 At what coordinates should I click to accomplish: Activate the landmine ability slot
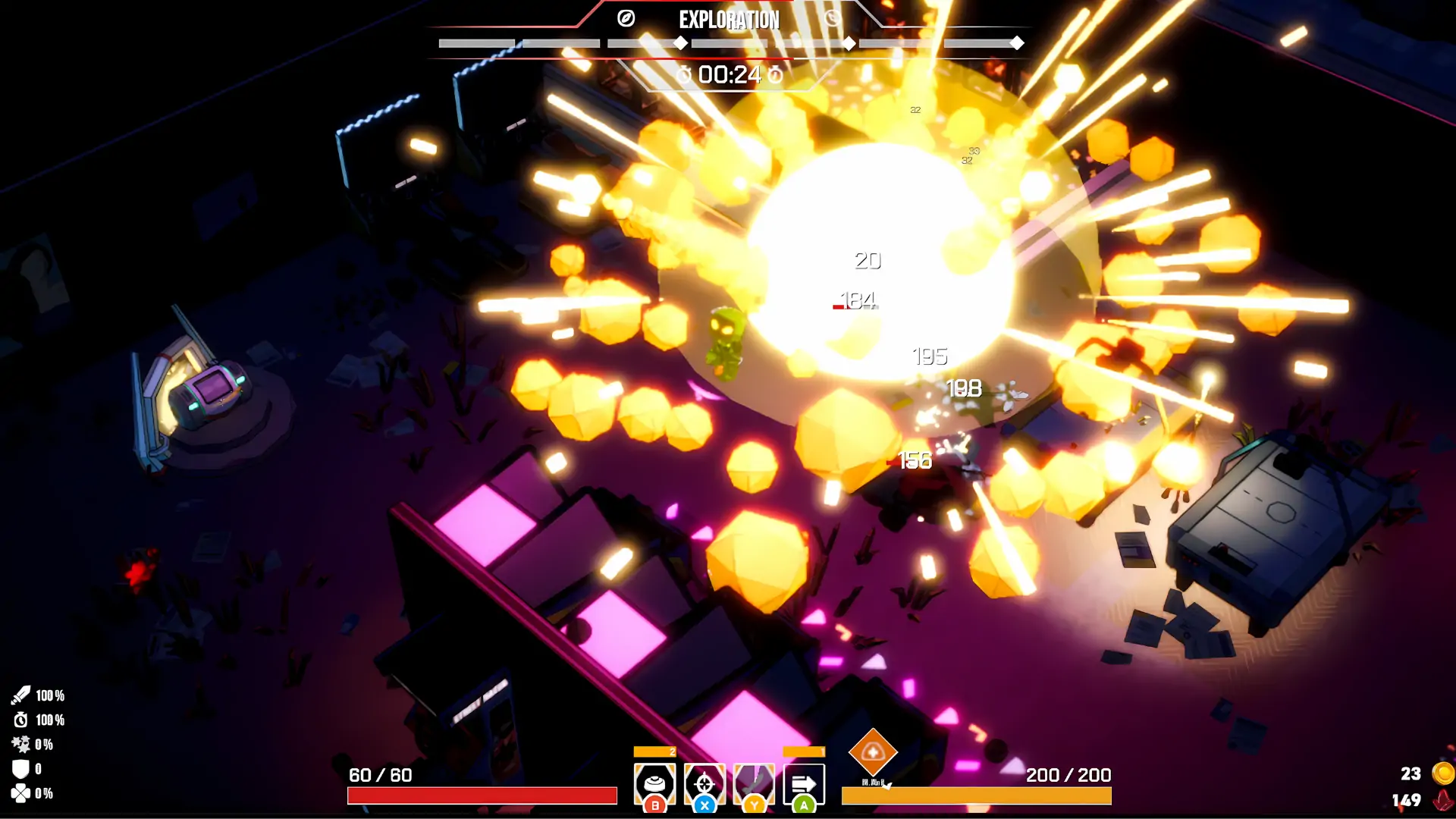click(x=654, y=783)
